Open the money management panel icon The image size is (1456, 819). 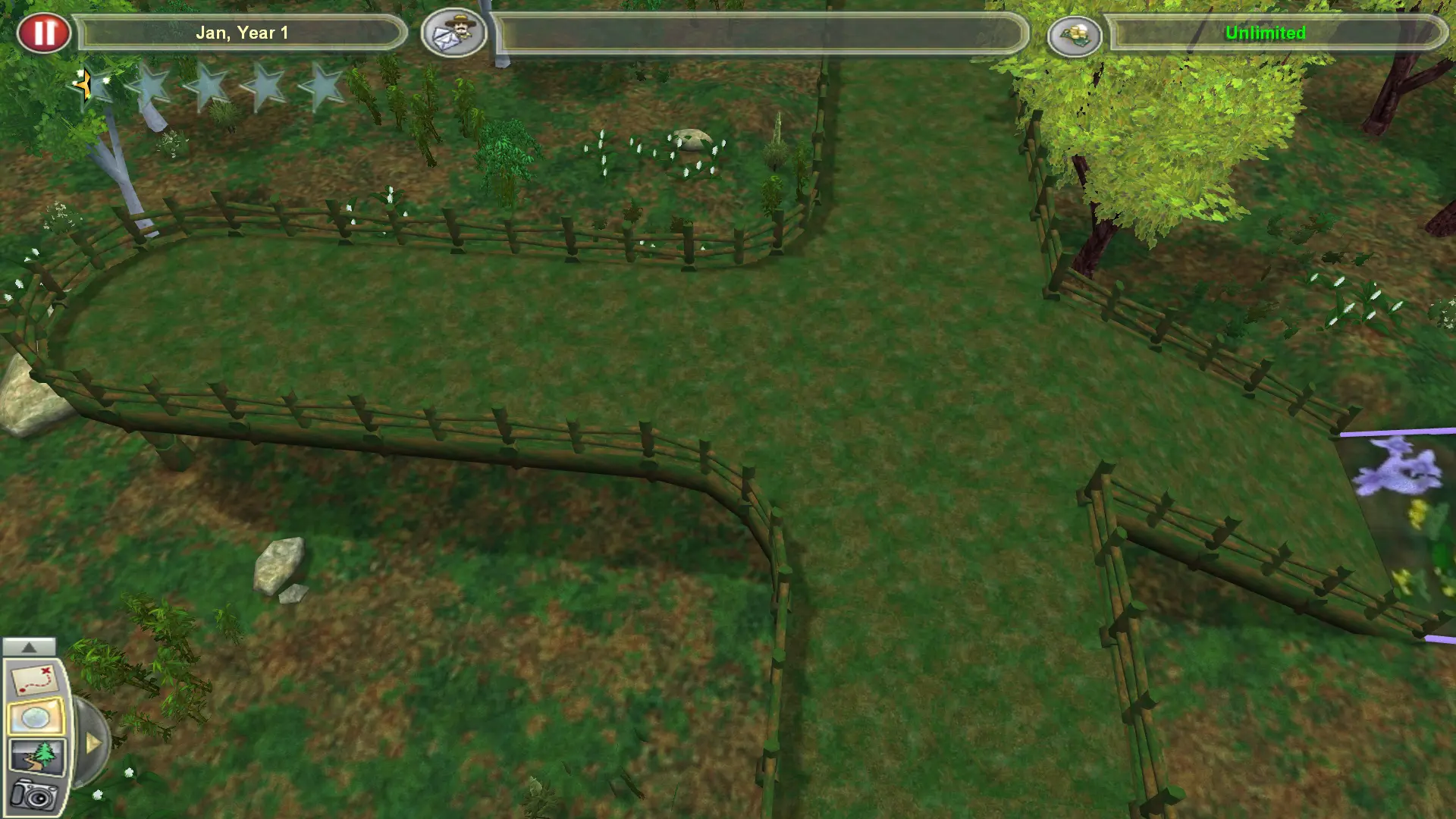tap(1076, 33)
